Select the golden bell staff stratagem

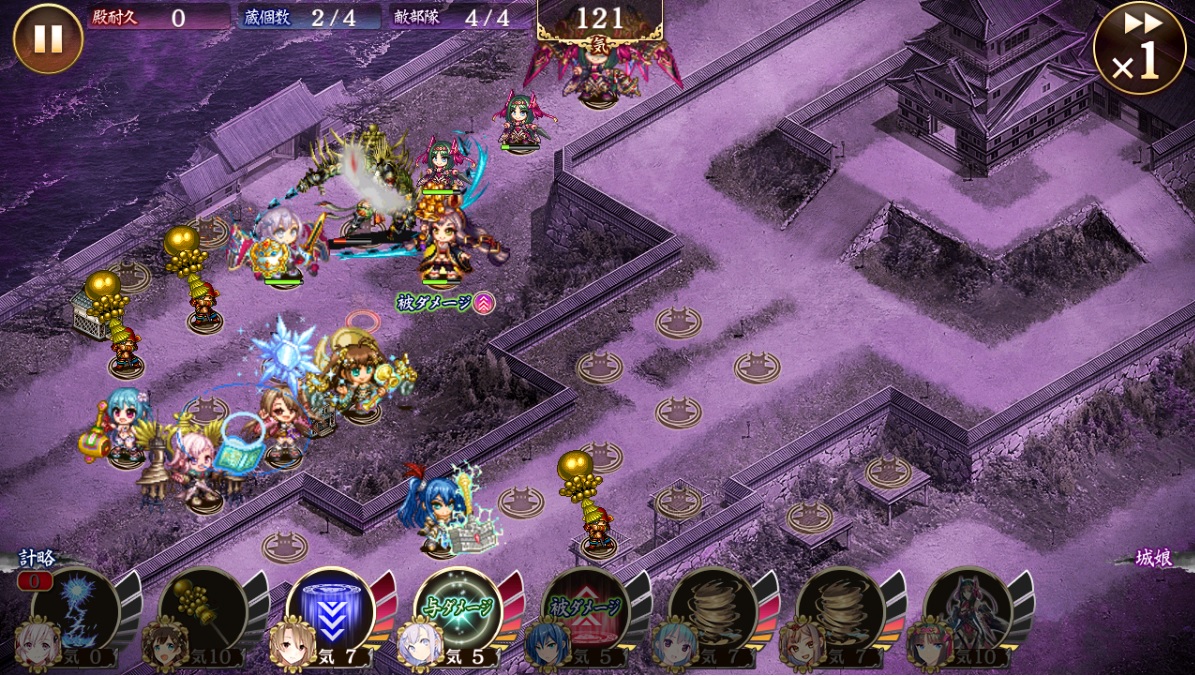coord(202,611)
